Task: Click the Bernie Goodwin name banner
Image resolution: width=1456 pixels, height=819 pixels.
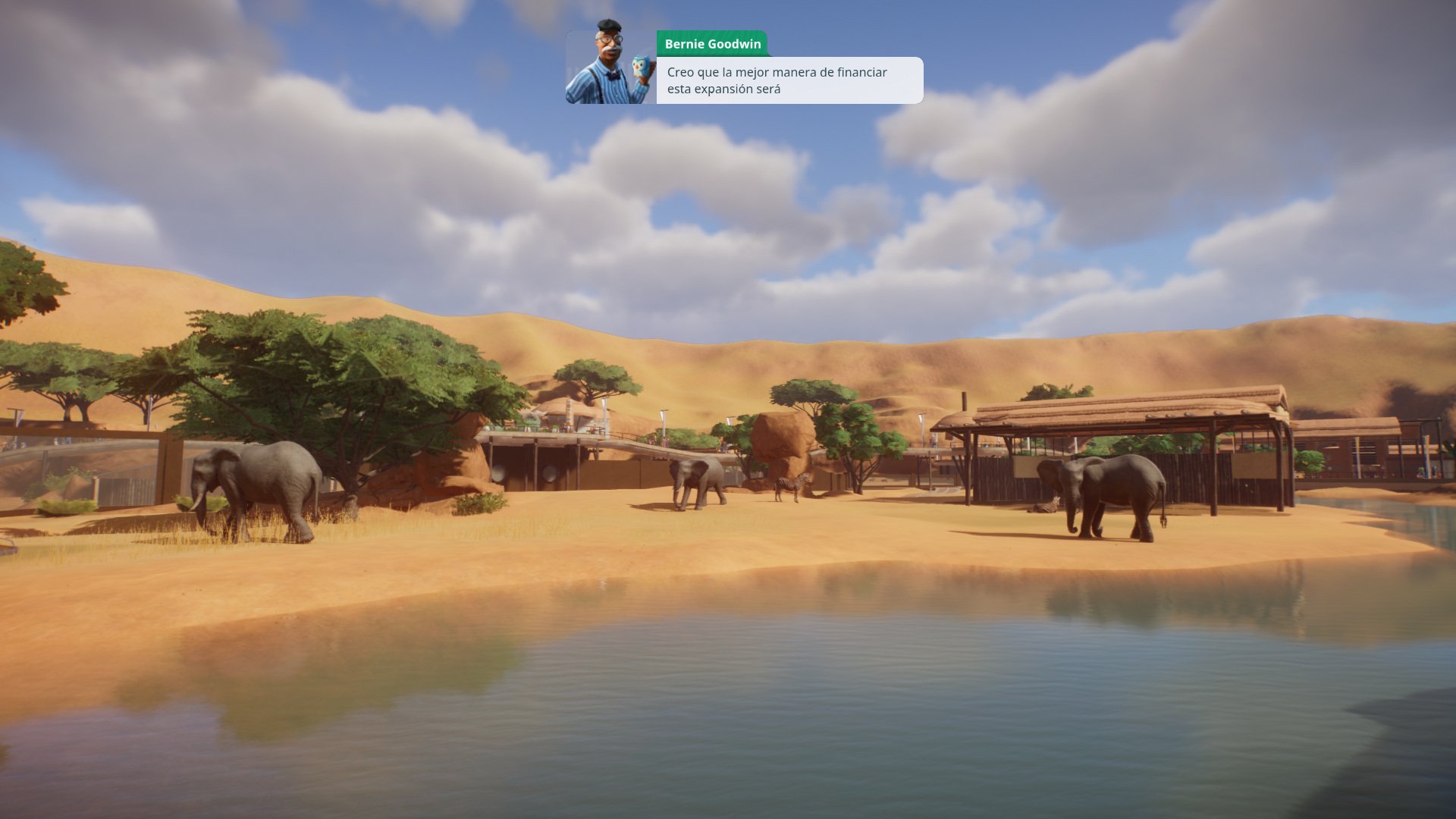Action: click(x=713, y=44)
